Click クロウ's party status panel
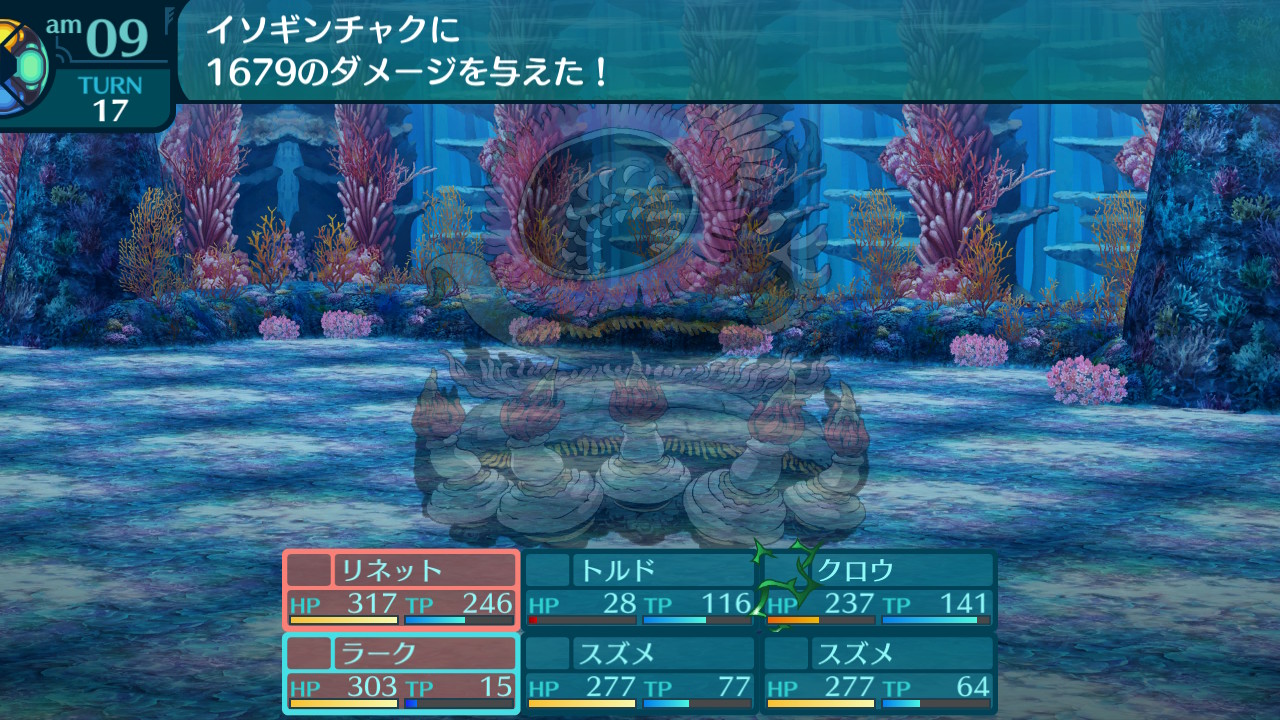The image size is (1280, 720). pos(880,589)
